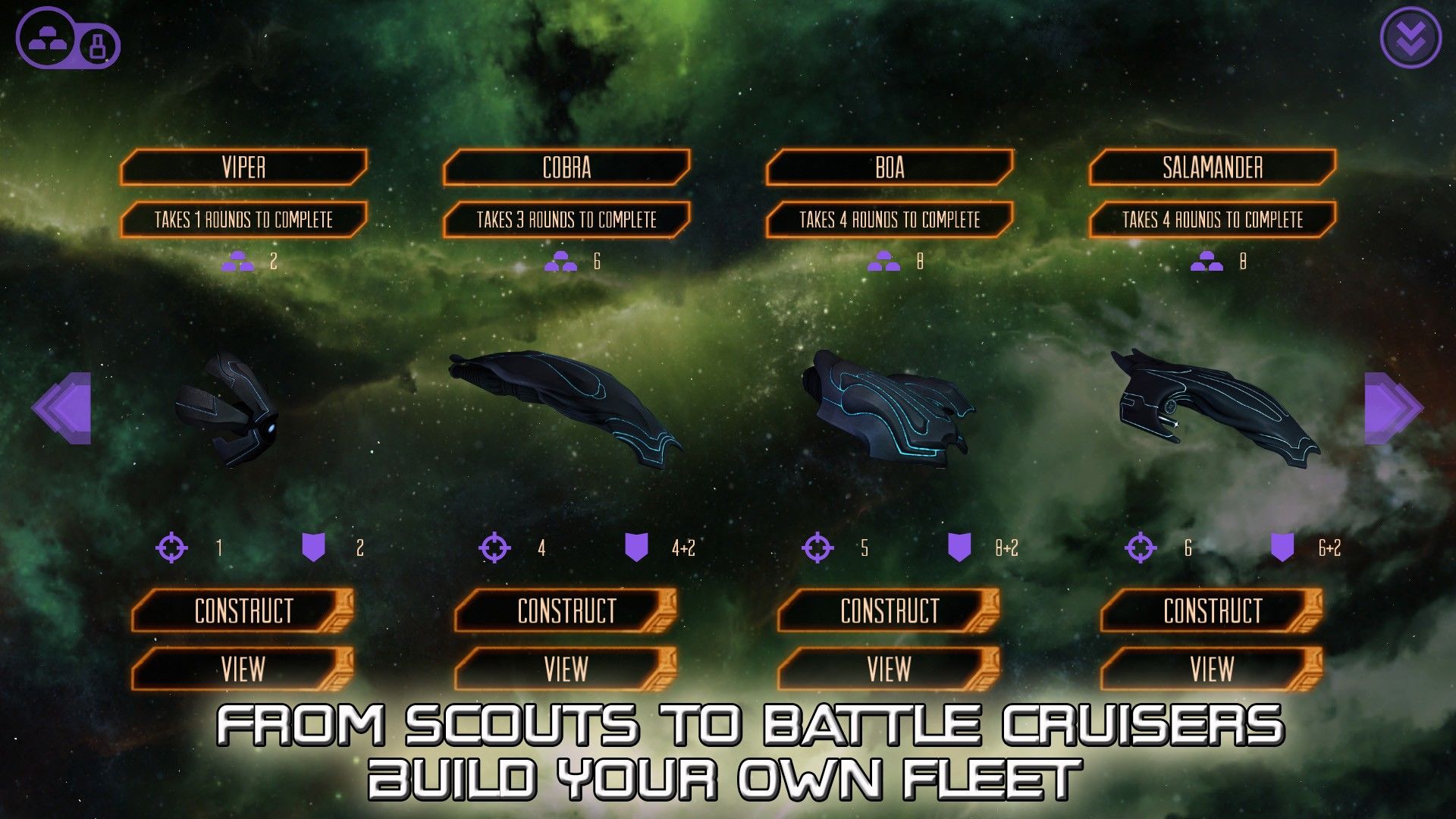Screen dimensions: 1456x819
Task: View the Cobra ship details
Action: pos(566,669)
